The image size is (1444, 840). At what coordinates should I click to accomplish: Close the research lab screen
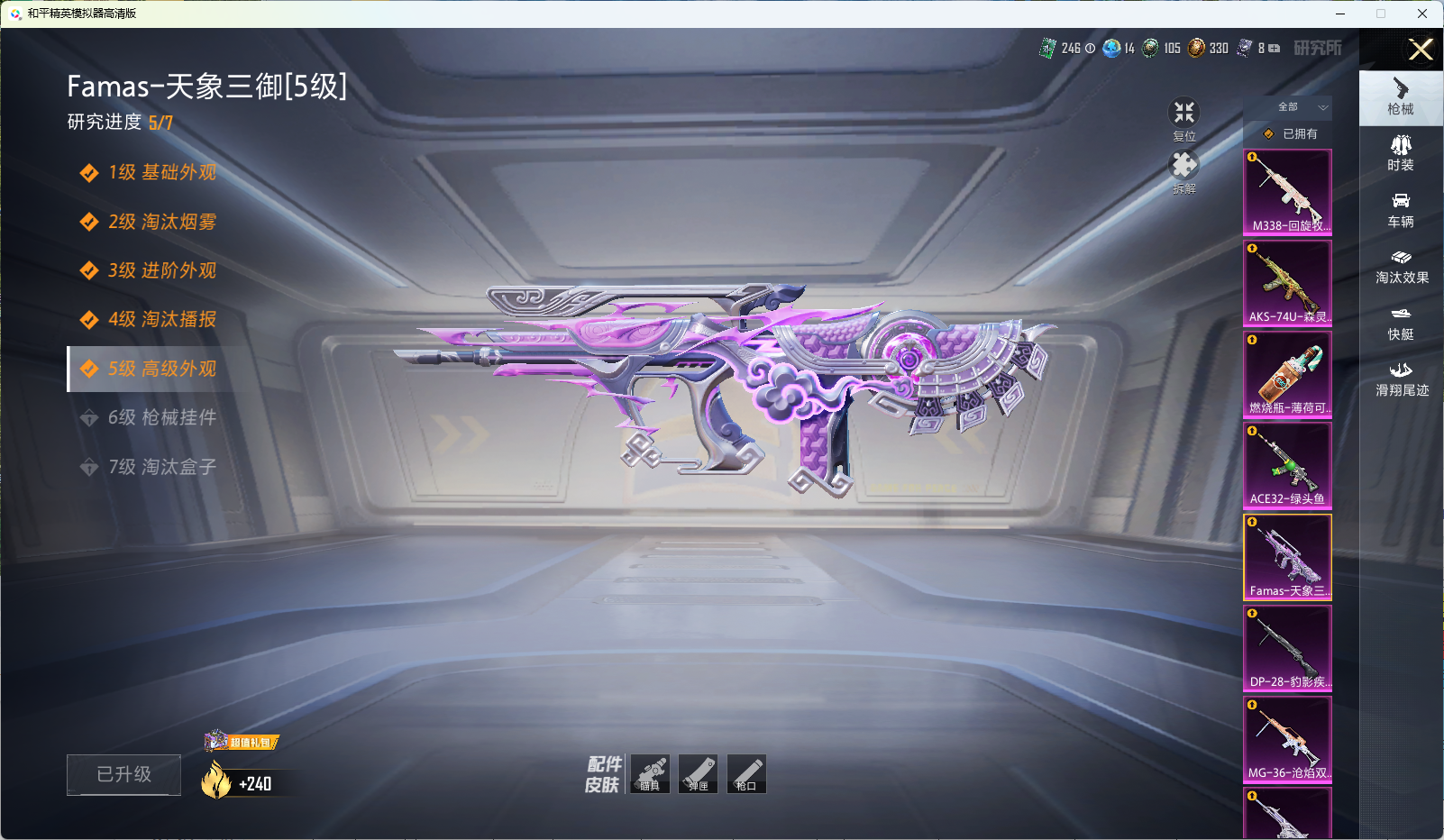point(1421,50)
